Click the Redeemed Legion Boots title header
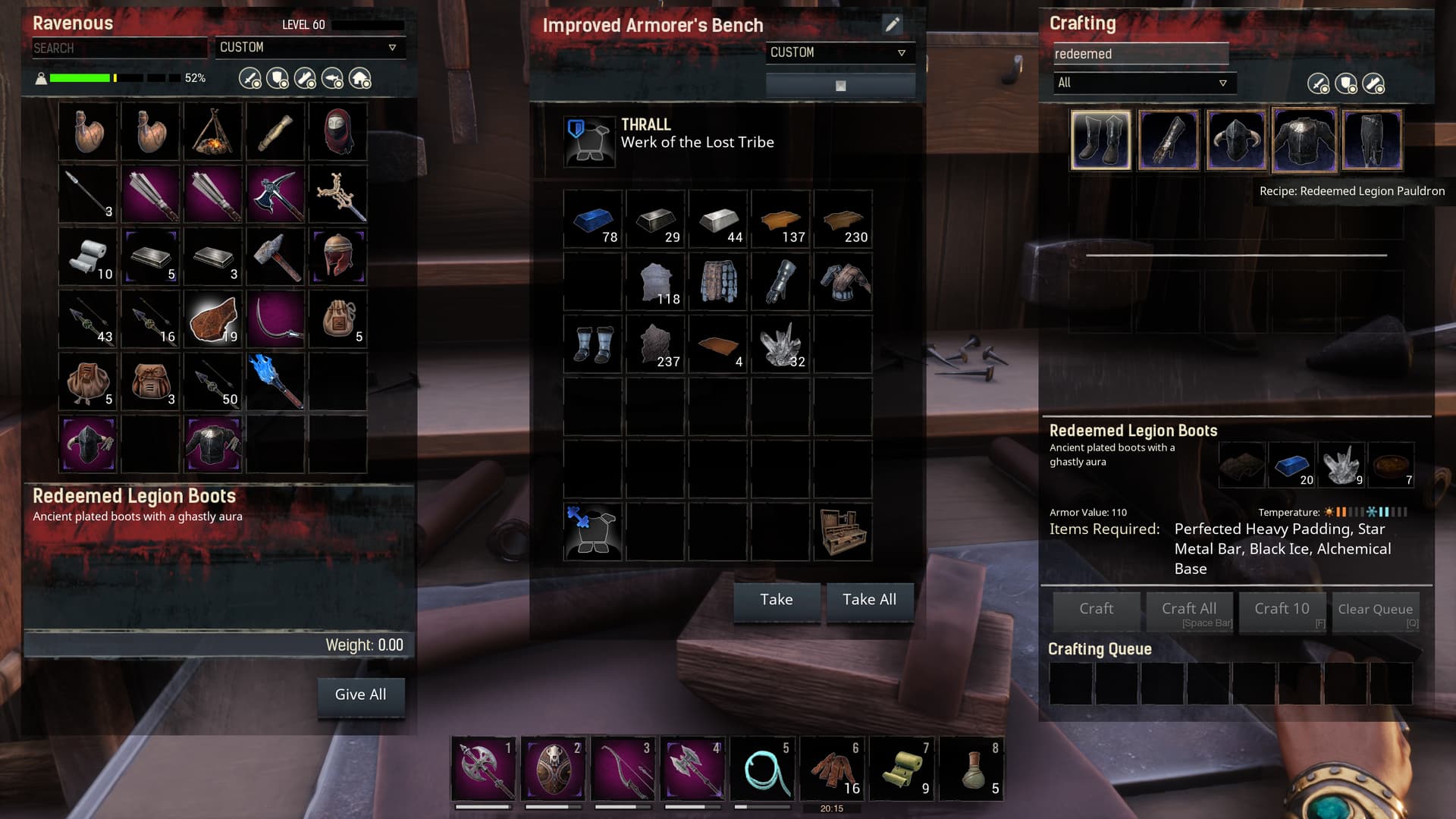Screen dimensions: 1456x819 click(x=132, y=496)
